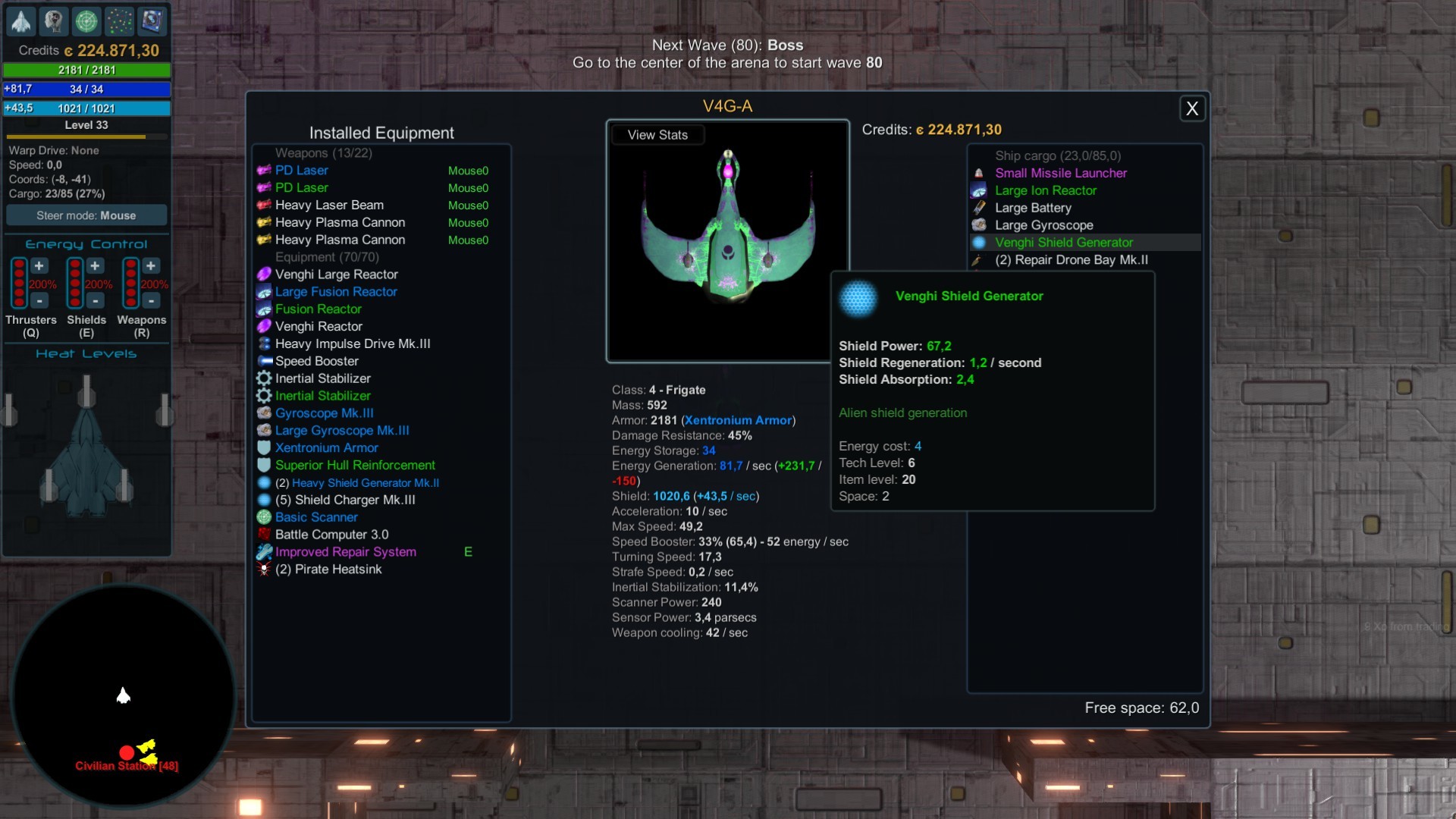Image resolution: width=1456 pixels, height=819 pixels.
Task: Pick Repair Drone Bay Mk.II in cargo
Action: click(x=1071, y=260)
